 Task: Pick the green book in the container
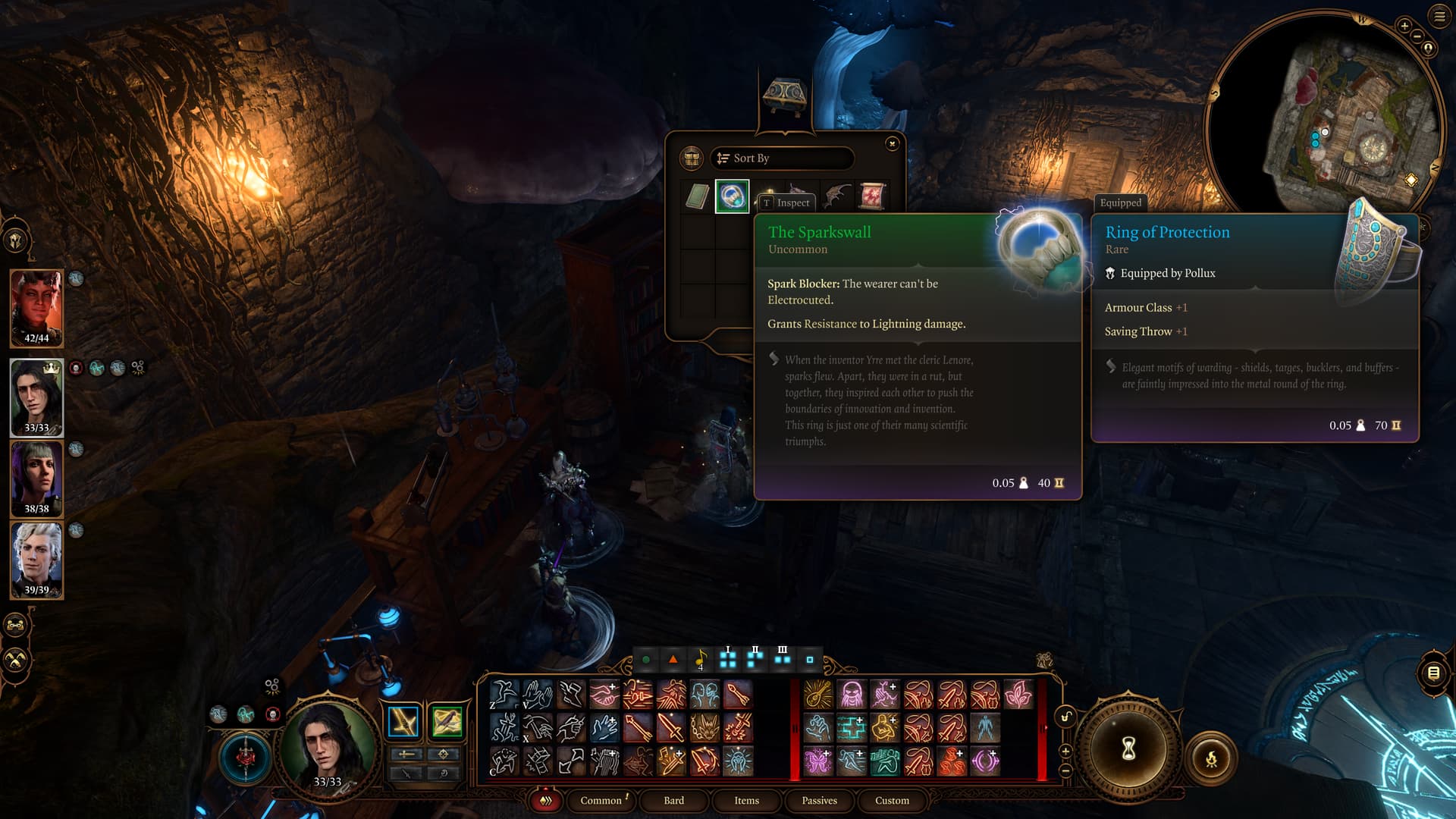click(x=697, y=196)
